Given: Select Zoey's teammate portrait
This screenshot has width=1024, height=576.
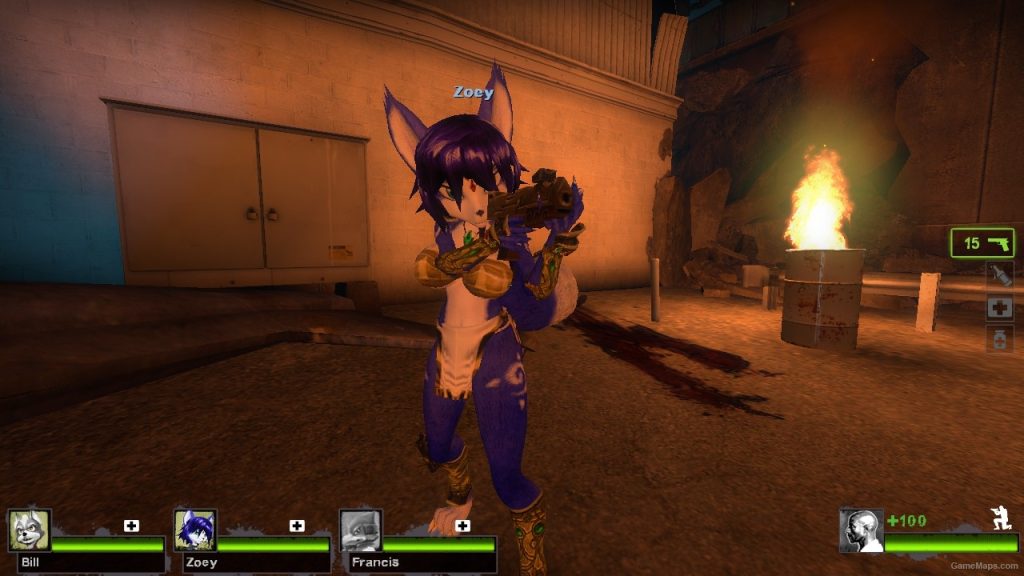Looking at the screenshot, I should (195, 530).
